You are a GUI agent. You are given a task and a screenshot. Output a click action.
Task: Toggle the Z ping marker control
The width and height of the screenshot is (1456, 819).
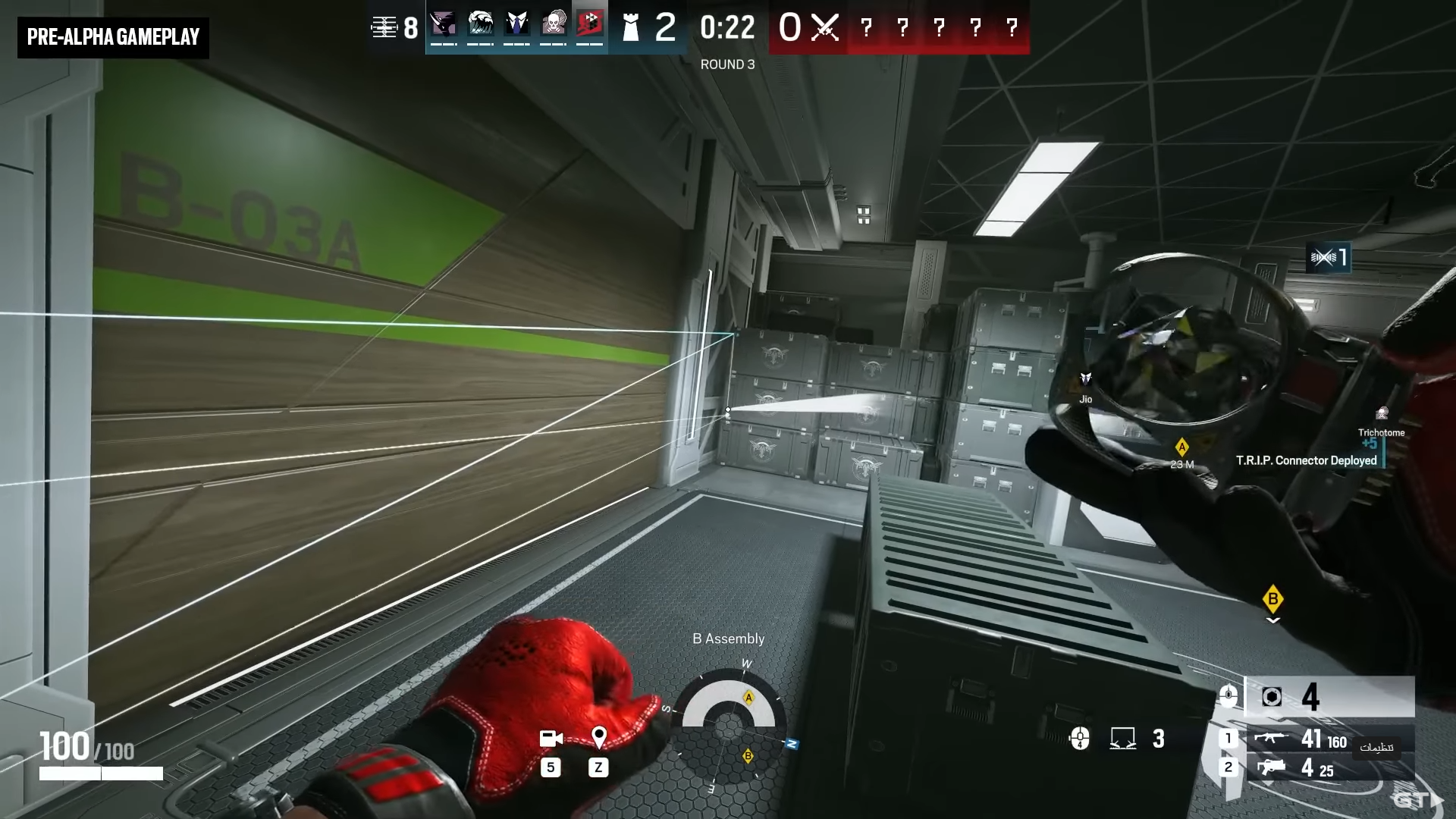coord(598,767)
